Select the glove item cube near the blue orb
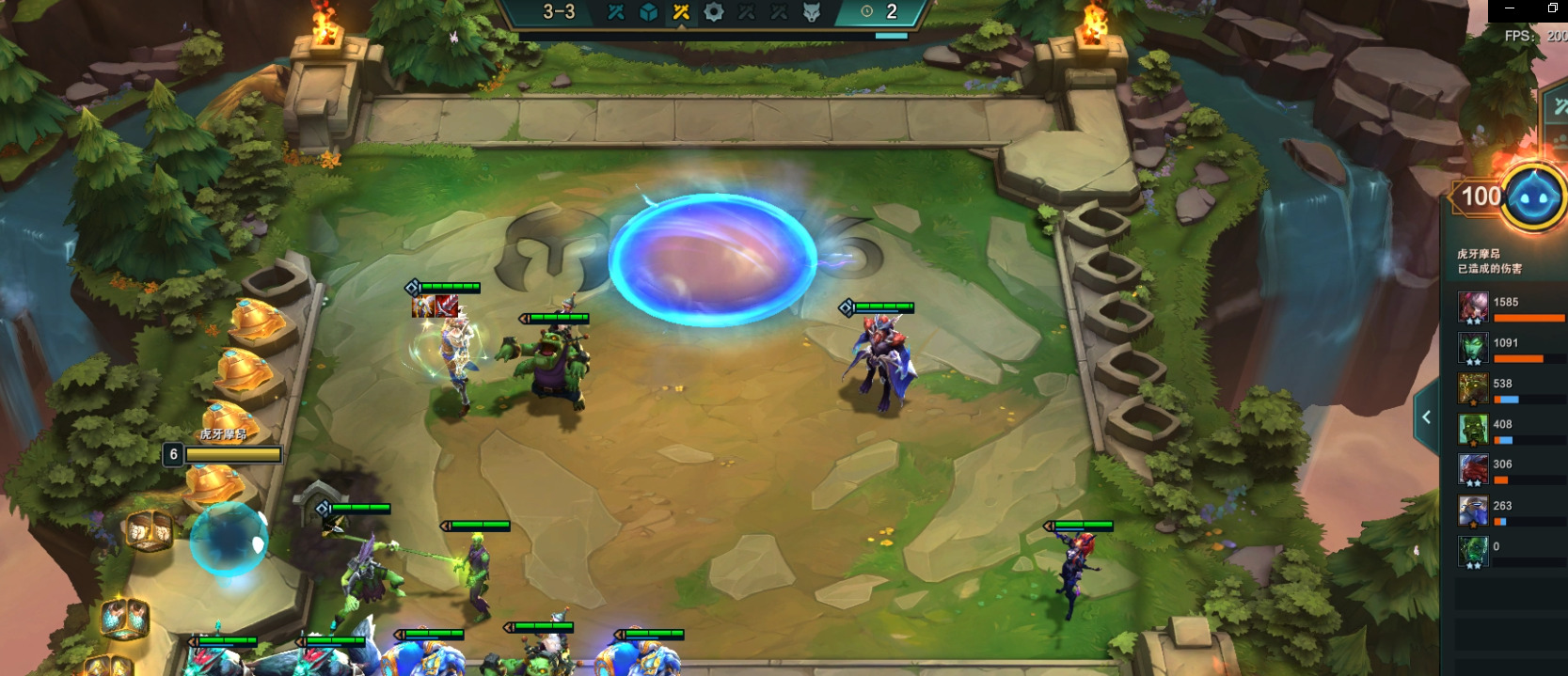This screenshot has height=676, width=1568. pyautogui.click(x=149, y=531)
